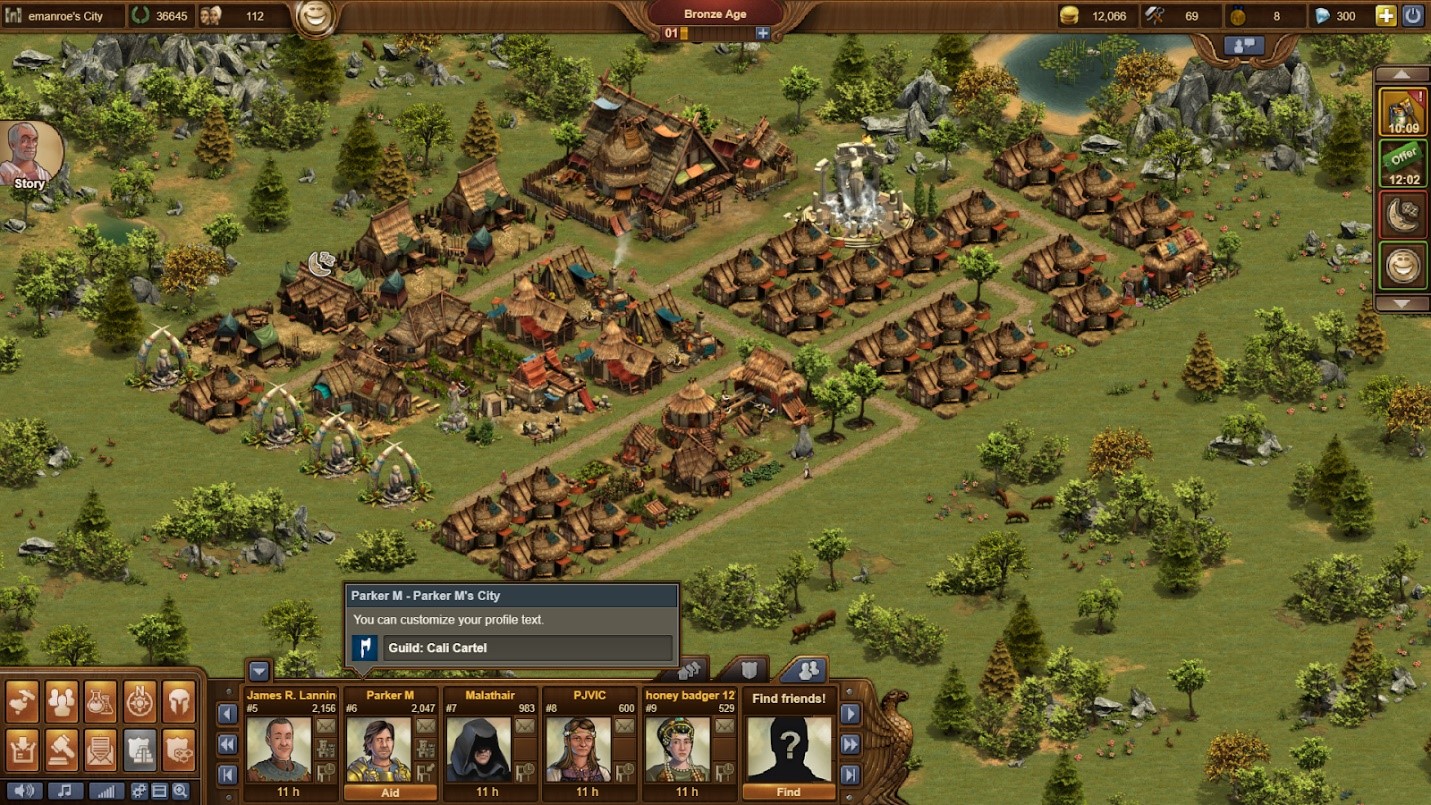Image resolution: width=1431 pixels, height=805 pixels.
Task: Open the Offer timer icon
Action: tap(1403, 163)
